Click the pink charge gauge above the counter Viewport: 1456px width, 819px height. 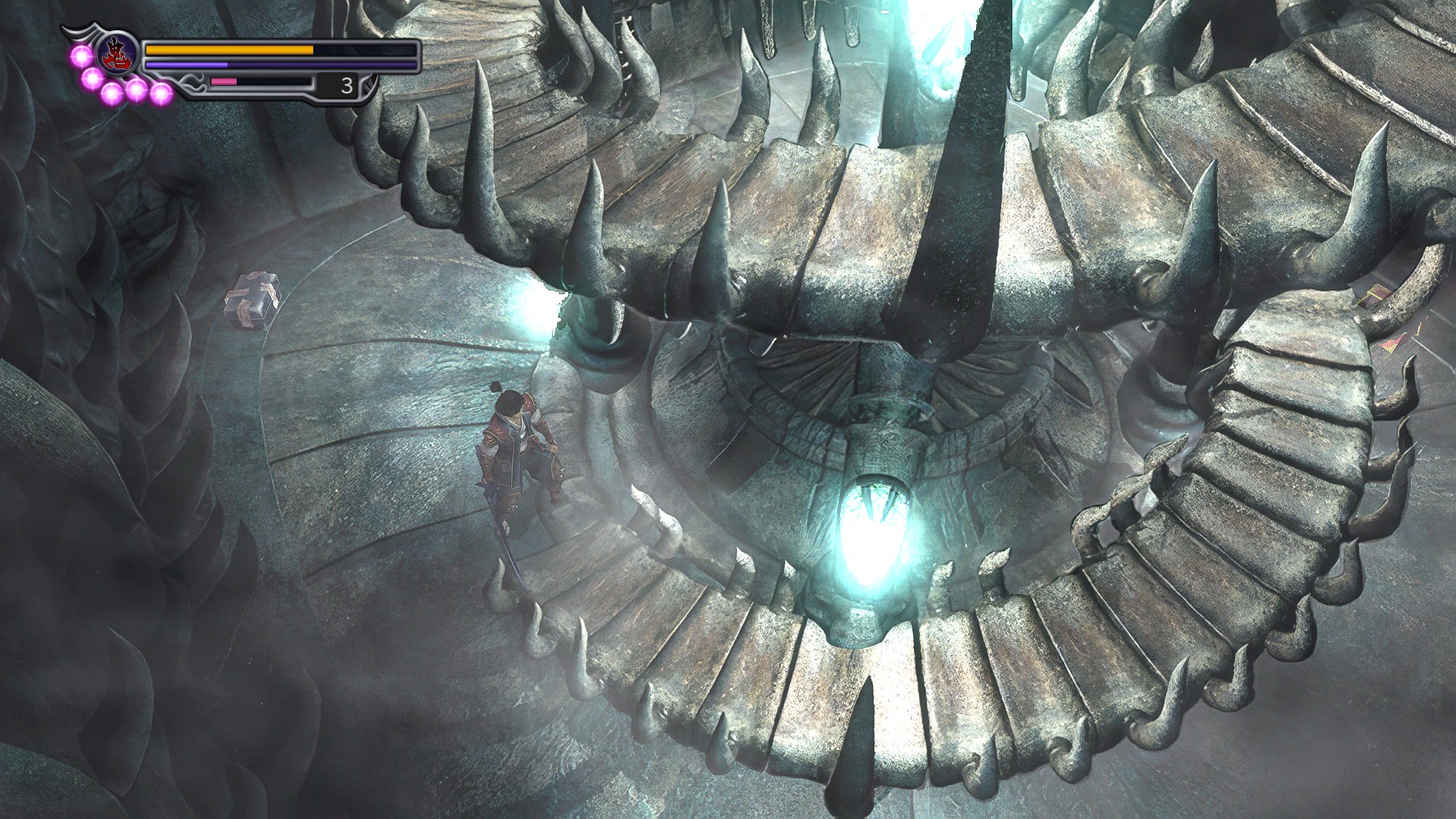tap(224, 82)
